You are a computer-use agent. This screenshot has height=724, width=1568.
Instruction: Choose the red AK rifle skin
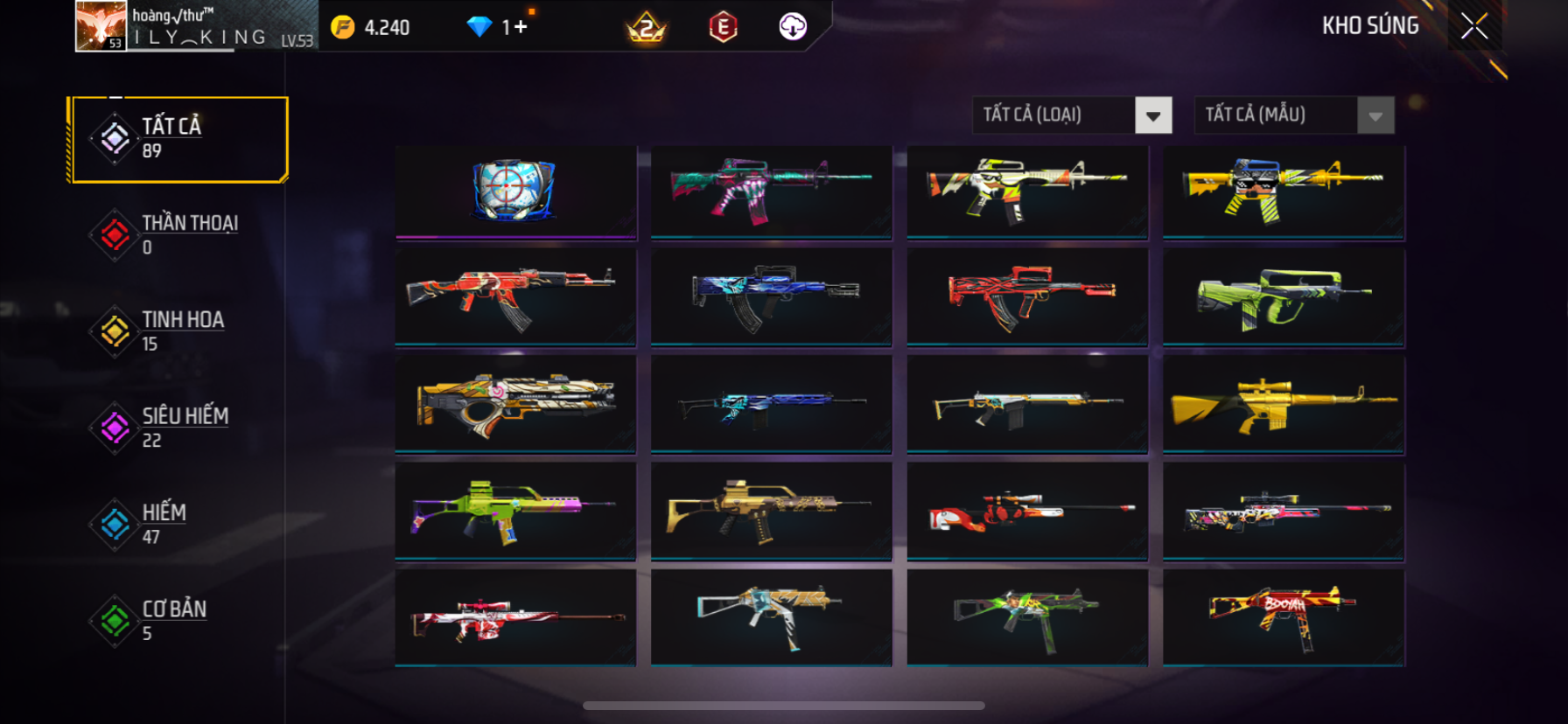pos(514,296)
